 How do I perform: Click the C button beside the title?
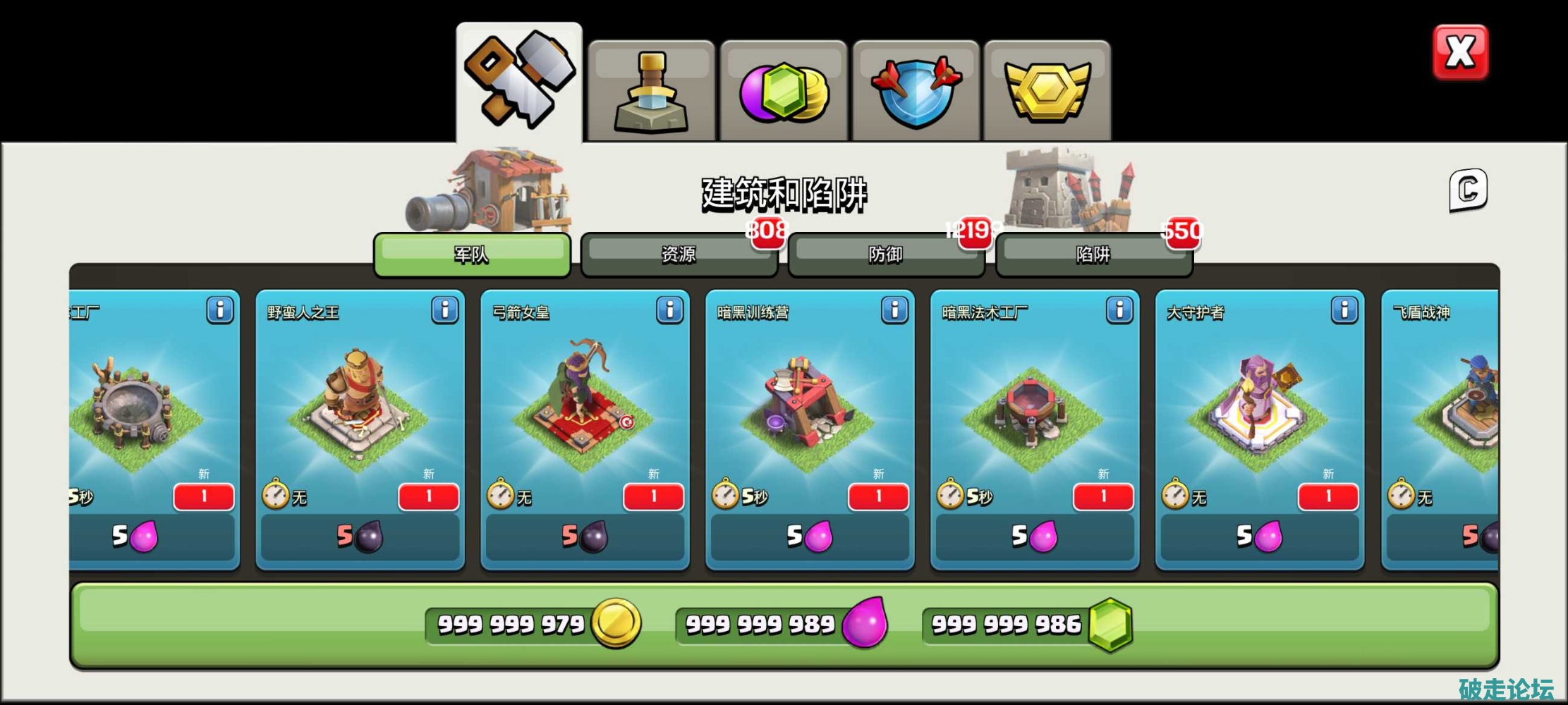(1468, 190)
